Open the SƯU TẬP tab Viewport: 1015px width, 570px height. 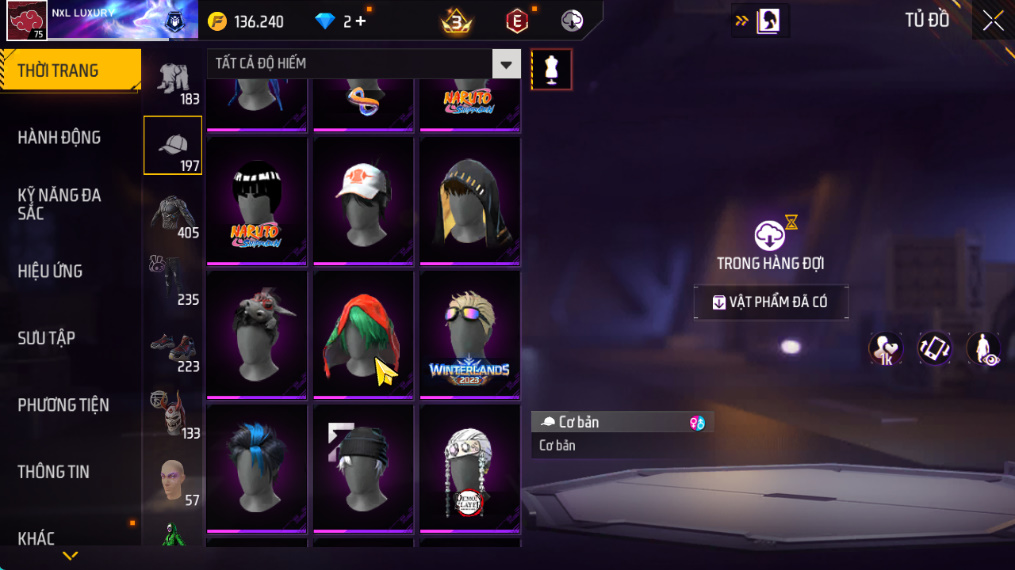point(47,338)
